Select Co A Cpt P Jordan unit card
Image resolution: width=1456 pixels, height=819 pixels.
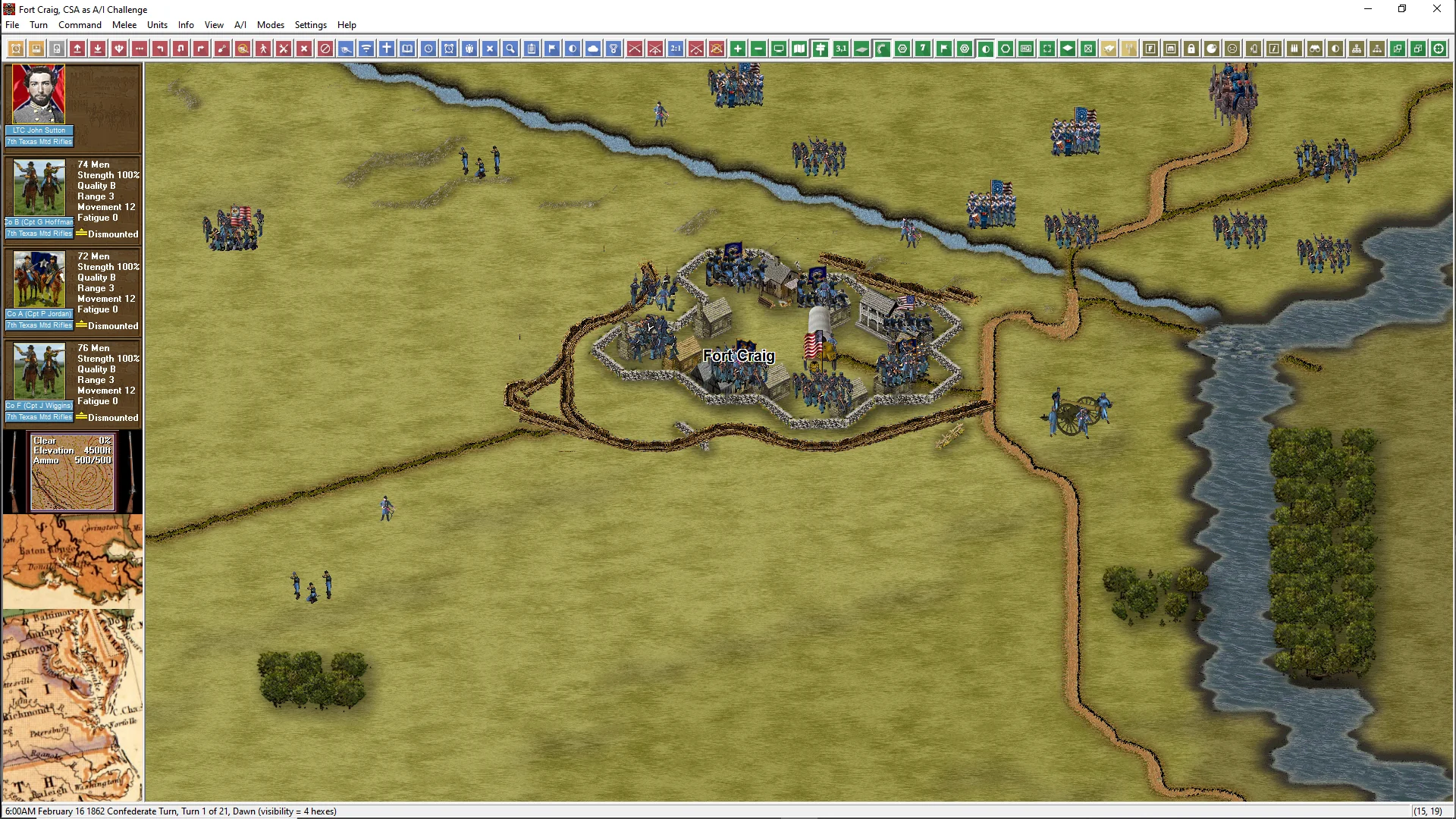pos(39,281)
